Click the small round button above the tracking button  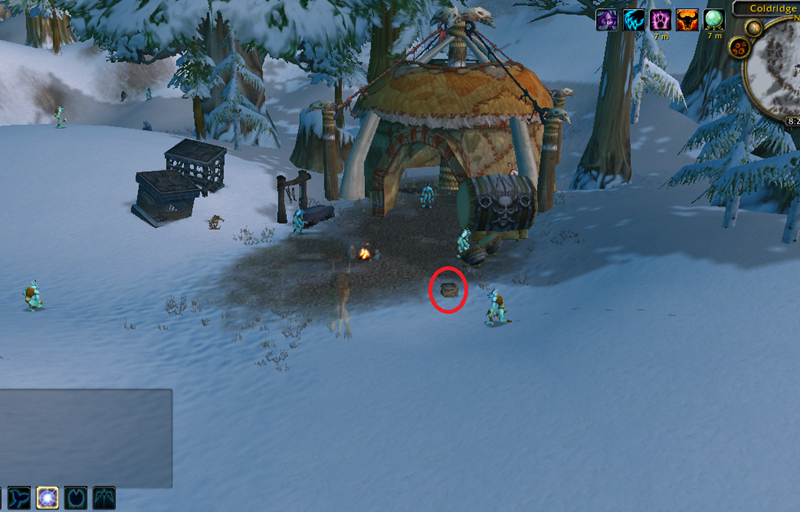pyautogui.click(x=753, y=25)
